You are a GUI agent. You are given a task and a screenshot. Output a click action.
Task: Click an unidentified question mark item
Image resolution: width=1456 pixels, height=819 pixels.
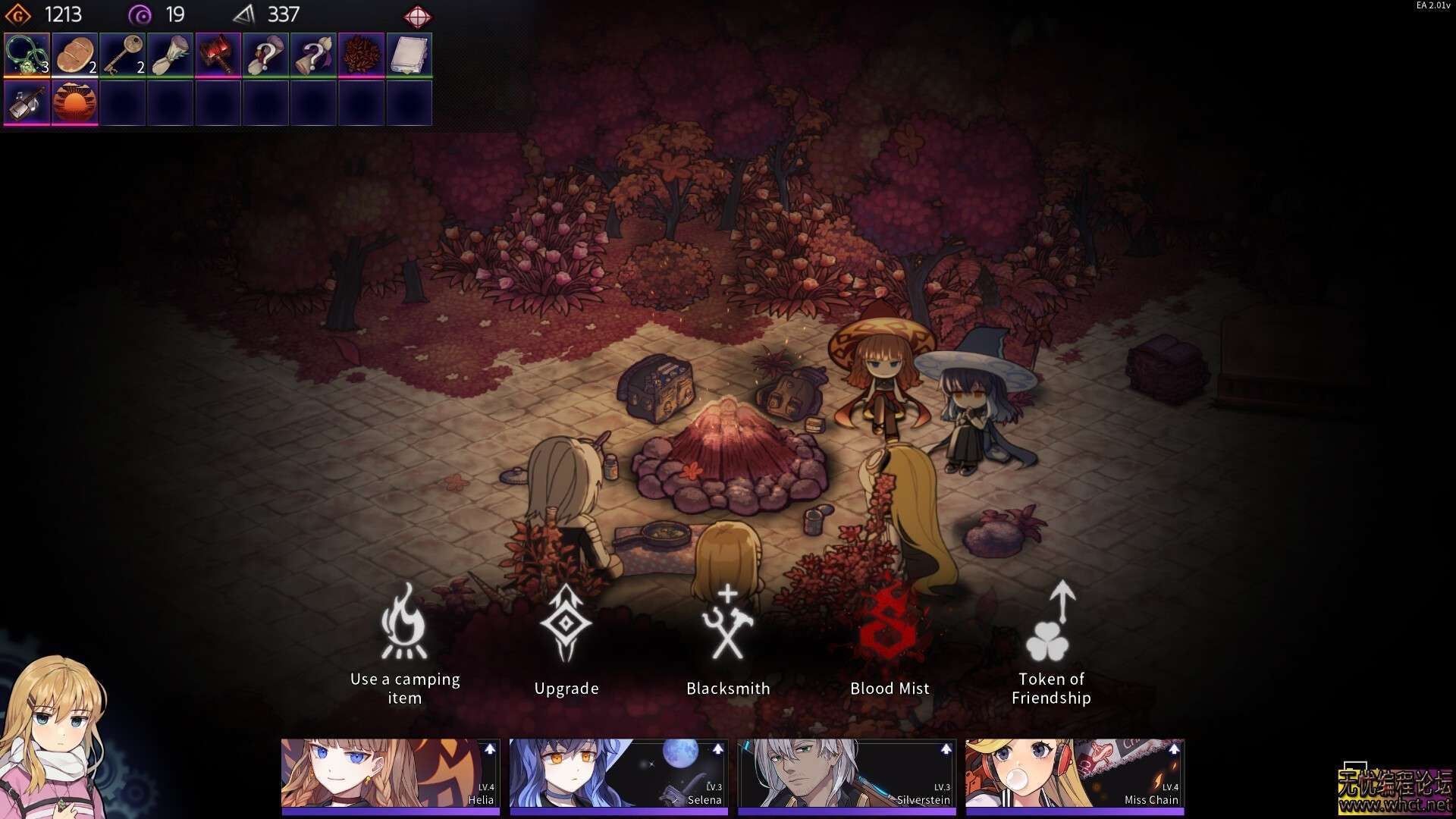(266, 55)
